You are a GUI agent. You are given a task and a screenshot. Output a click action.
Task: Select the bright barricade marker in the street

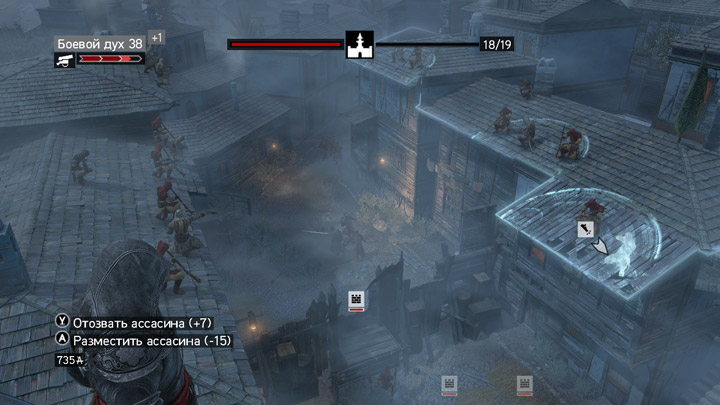coord(355,299)
